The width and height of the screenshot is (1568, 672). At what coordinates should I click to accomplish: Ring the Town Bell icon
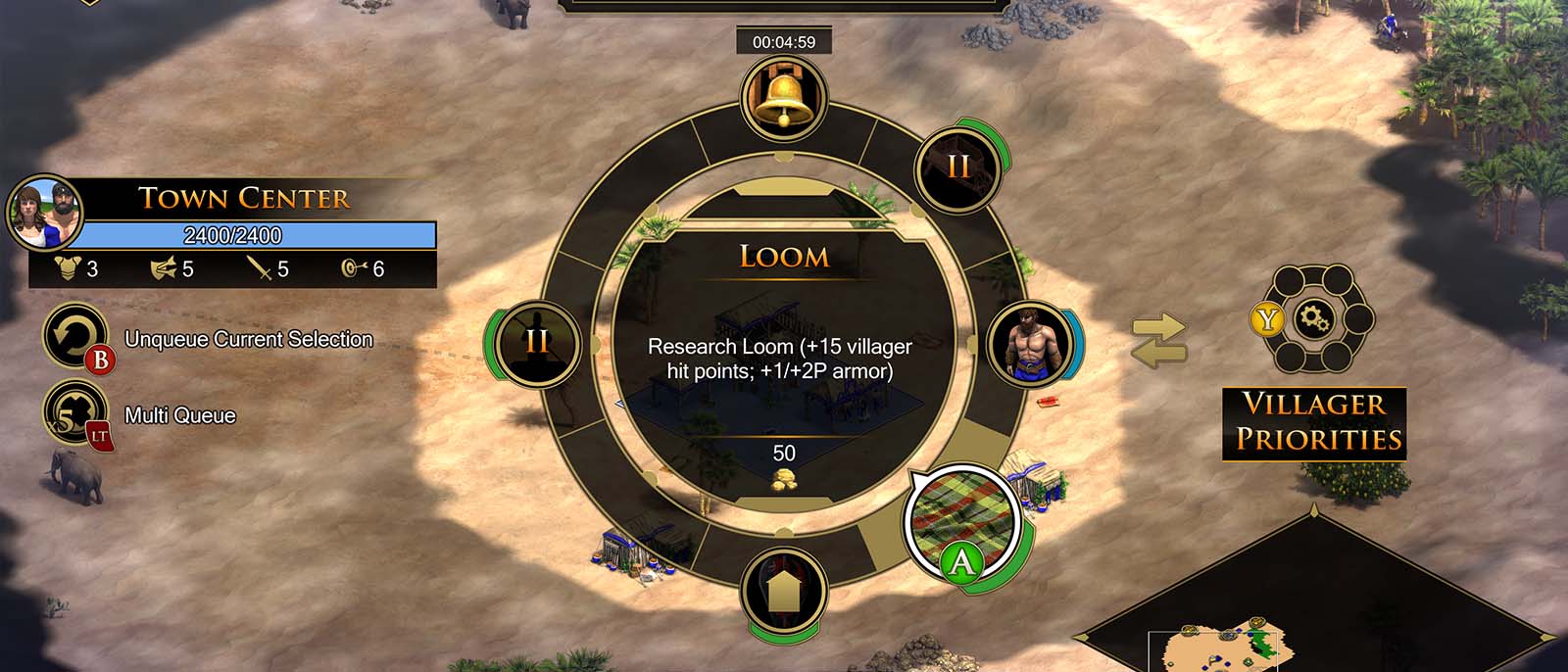784,98
